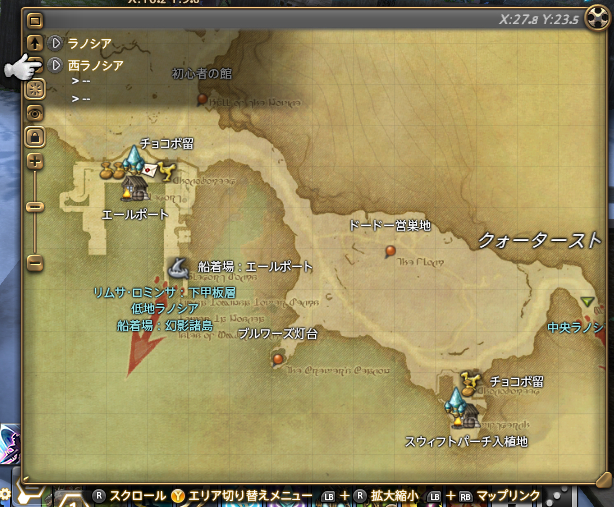This screenshot has width=614, height=507.
Task: Toggle the padlock map lock button
Action: point(34,135)
